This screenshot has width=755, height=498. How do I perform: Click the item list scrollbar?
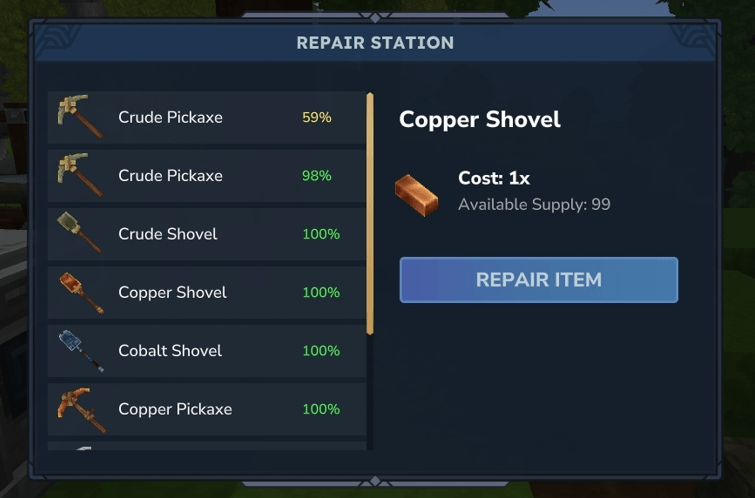[x=370, y=214]
